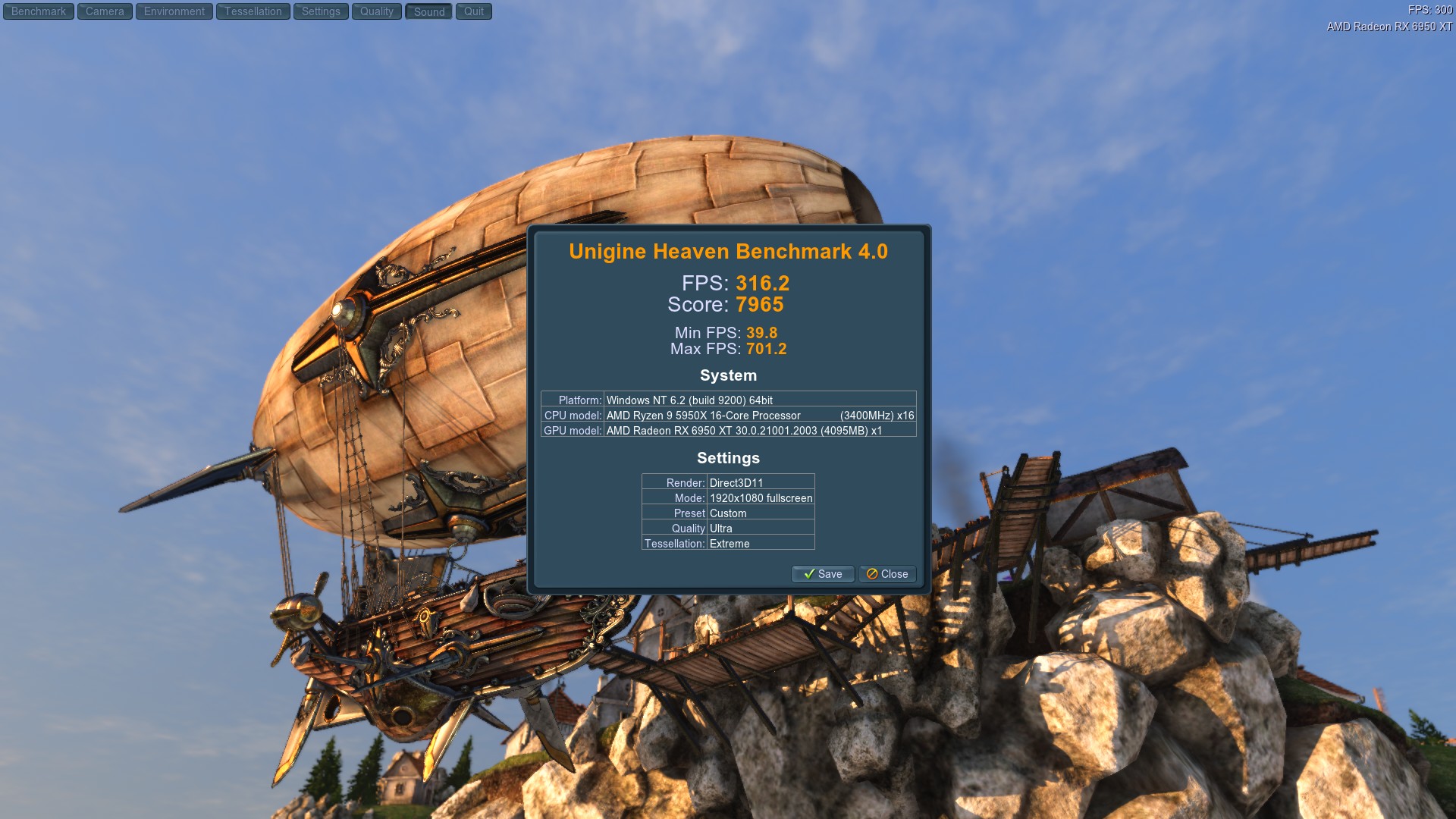Open the Benchmark menu button
Screen dimensions: 1456x819
pyautogui.click(x=39, y=11)
